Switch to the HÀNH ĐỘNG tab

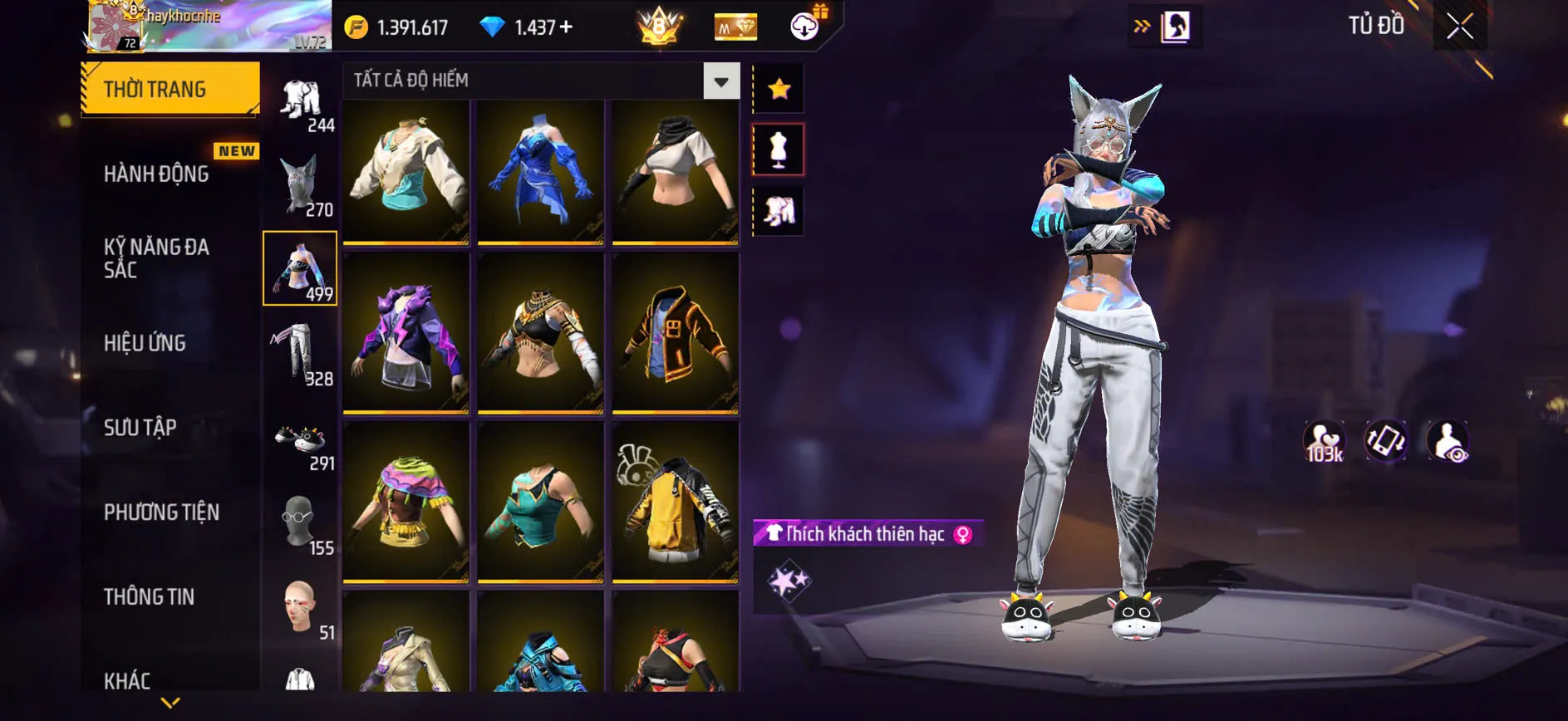pyautogui.click(x=155, y=174)
